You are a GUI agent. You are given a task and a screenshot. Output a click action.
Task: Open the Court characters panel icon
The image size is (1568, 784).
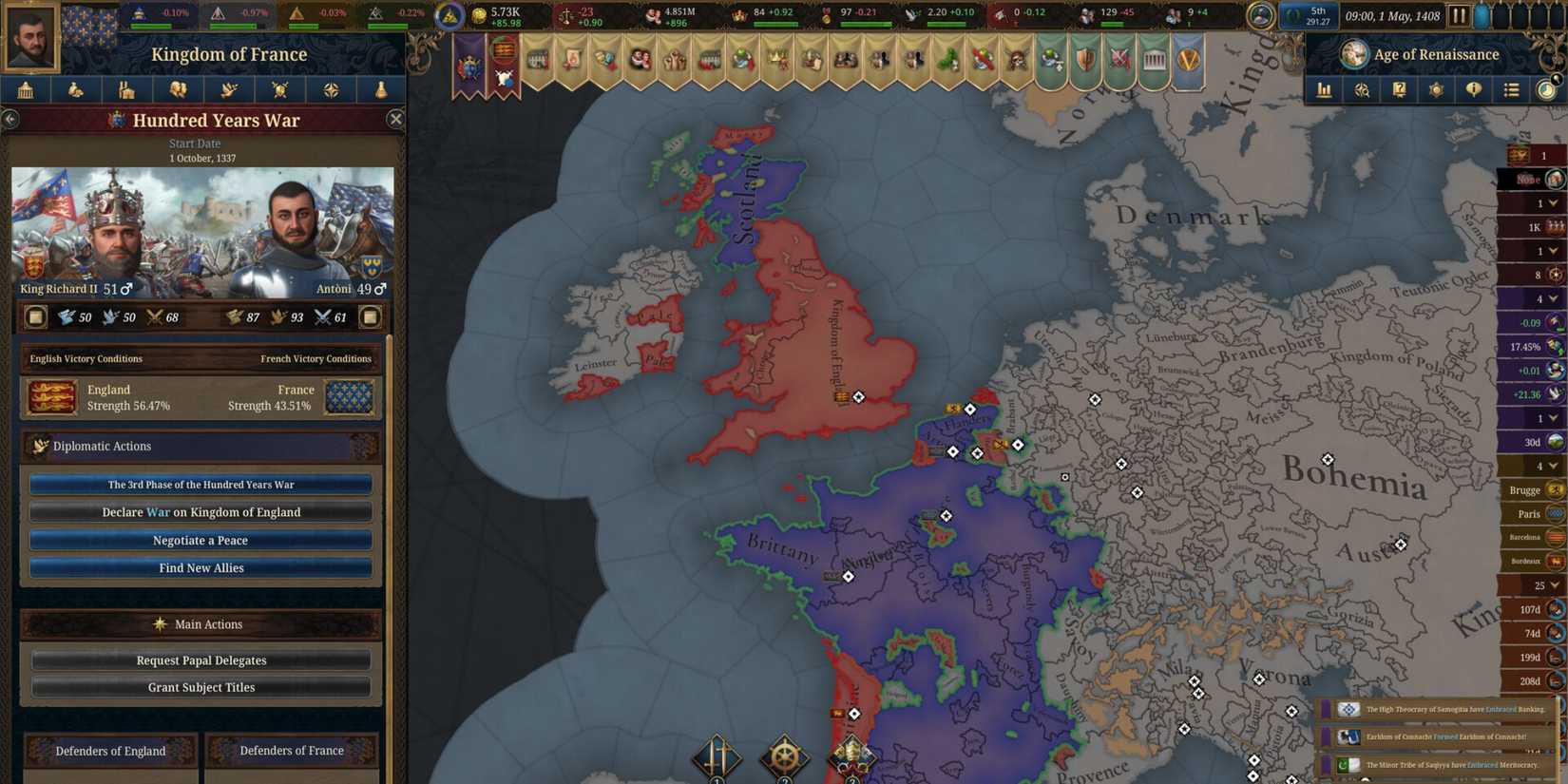point(179,89)
